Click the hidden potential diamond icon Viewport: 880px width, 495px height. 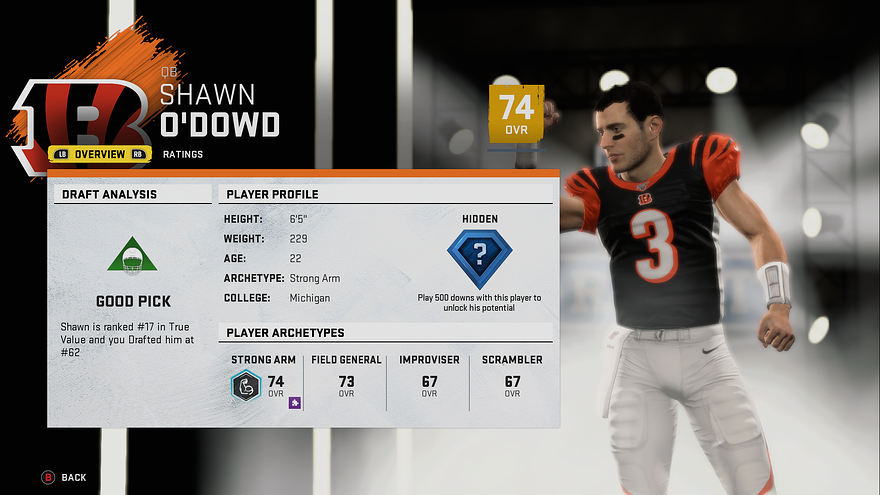(x=479, y=258)
